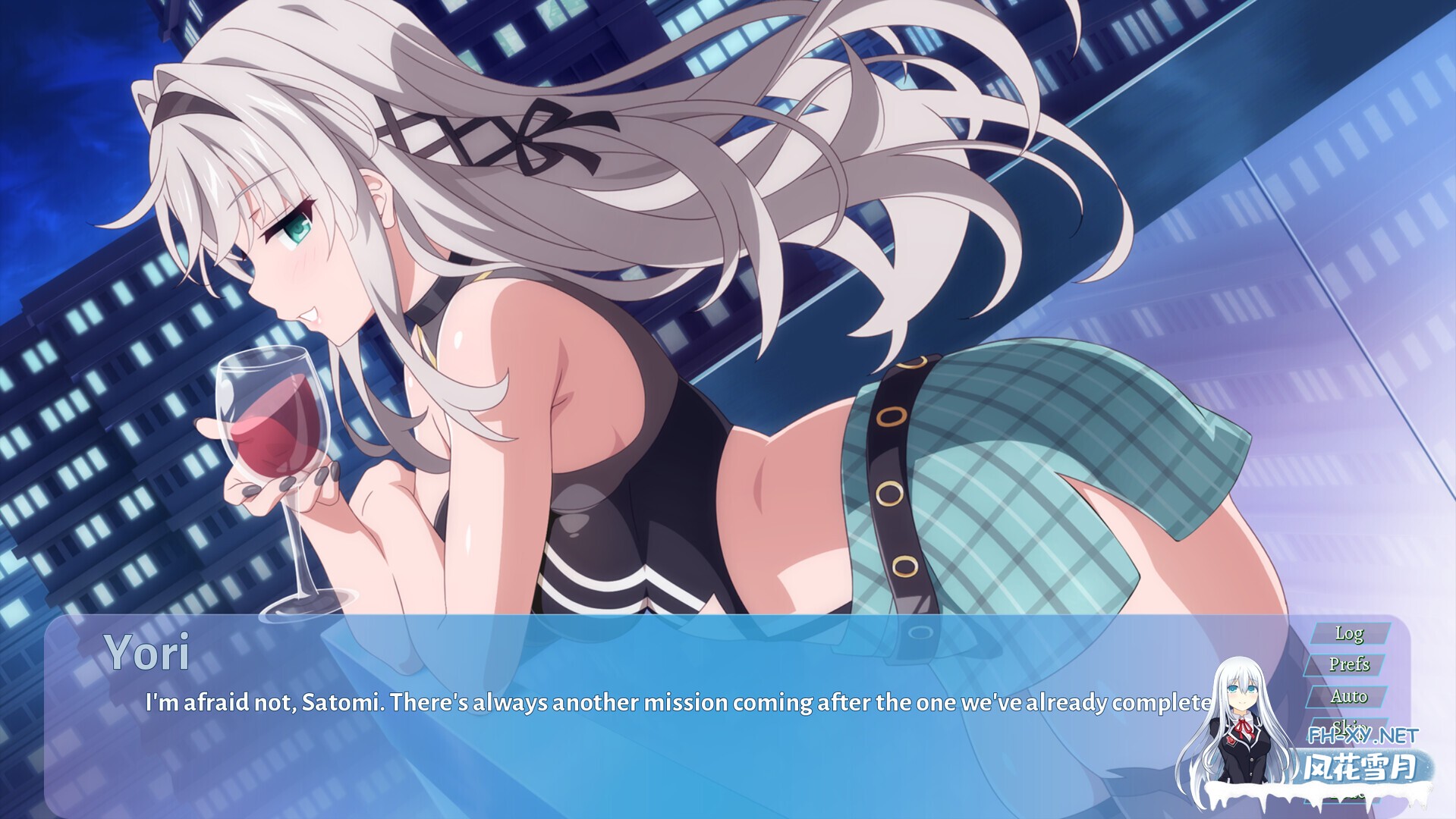This screenshot has width=1456, height=819.
Task: Enable Auto text-advance mode
Action: [x=1351, y=695]
